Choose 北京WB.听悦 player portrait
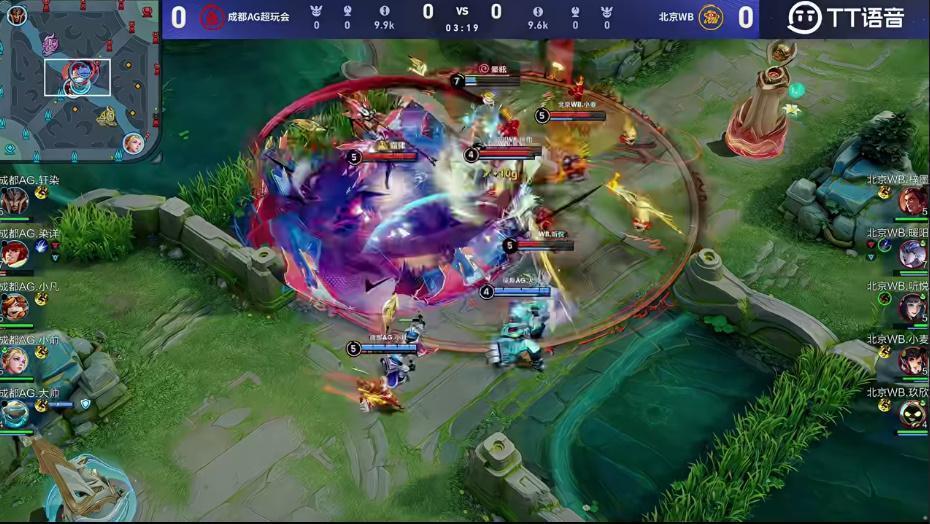This screenshot has width=930, height=524. (912, 307)
